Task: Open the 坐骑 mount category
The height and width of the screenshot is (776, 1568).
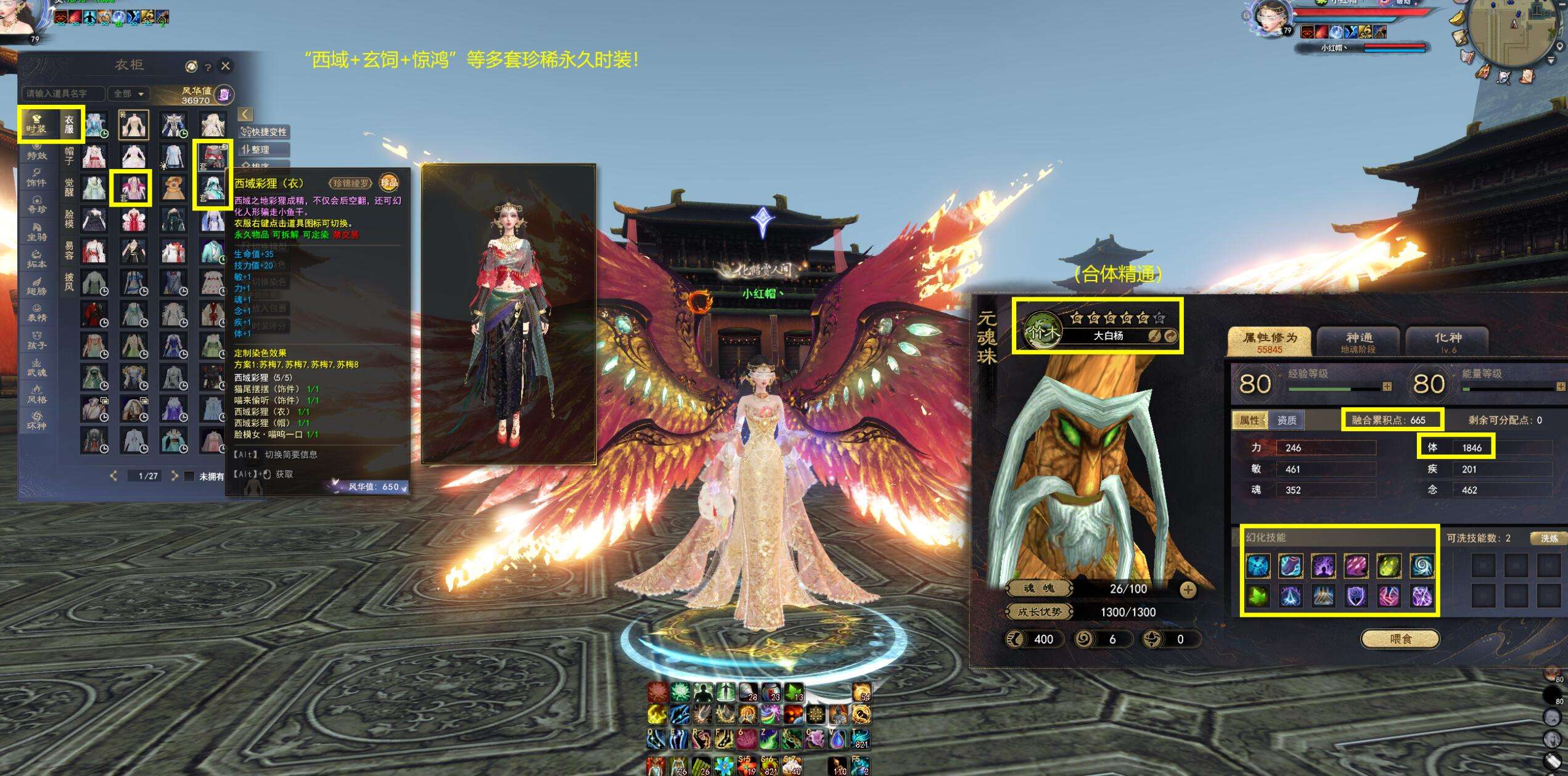Action: (36, 233)
